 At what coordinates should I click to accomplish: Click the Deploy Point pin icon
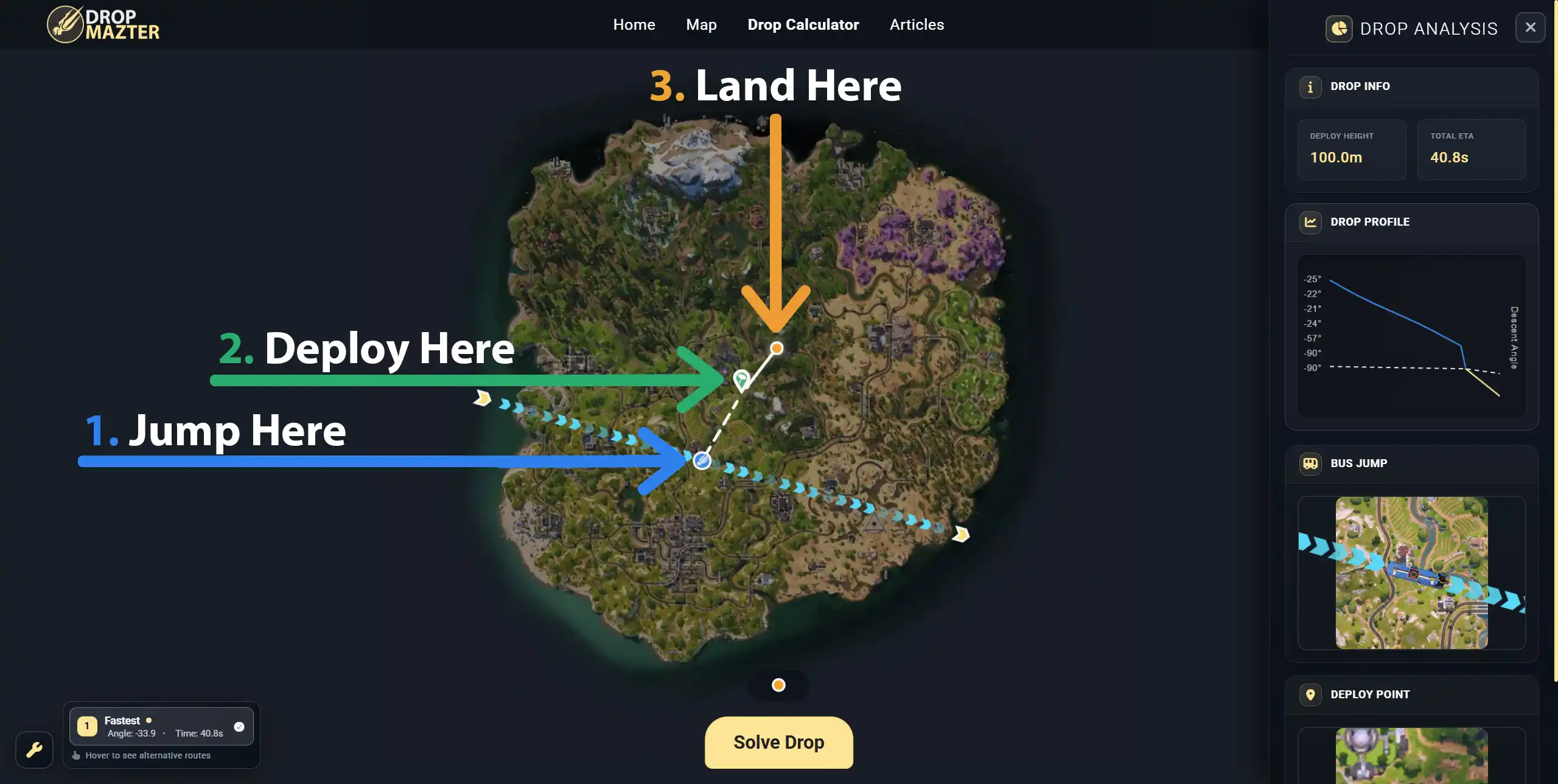pos(1311,695)
